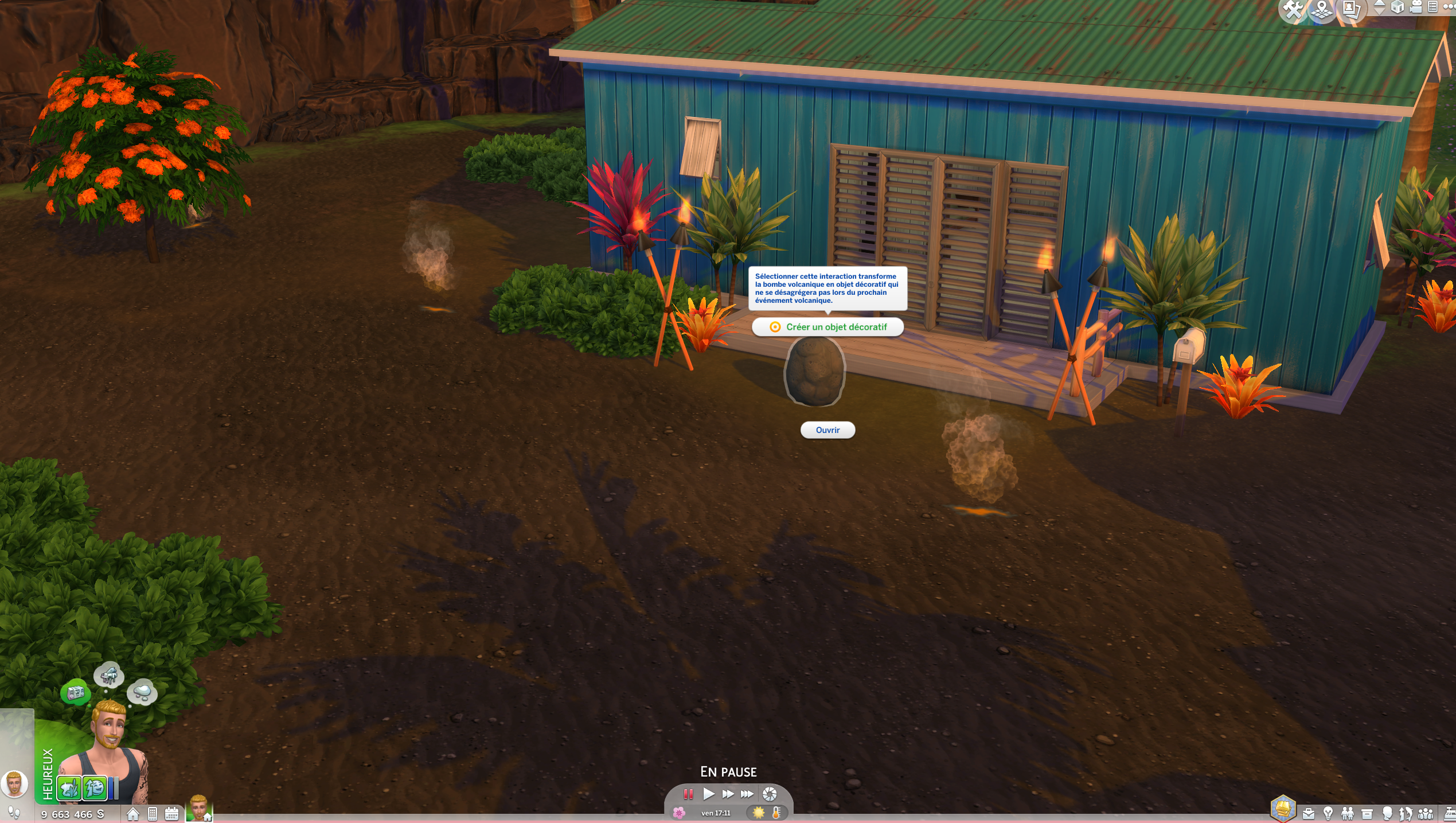Open the three-dots game options menu
Viewport: 1456px width, 823px height.
point(1449,7)
